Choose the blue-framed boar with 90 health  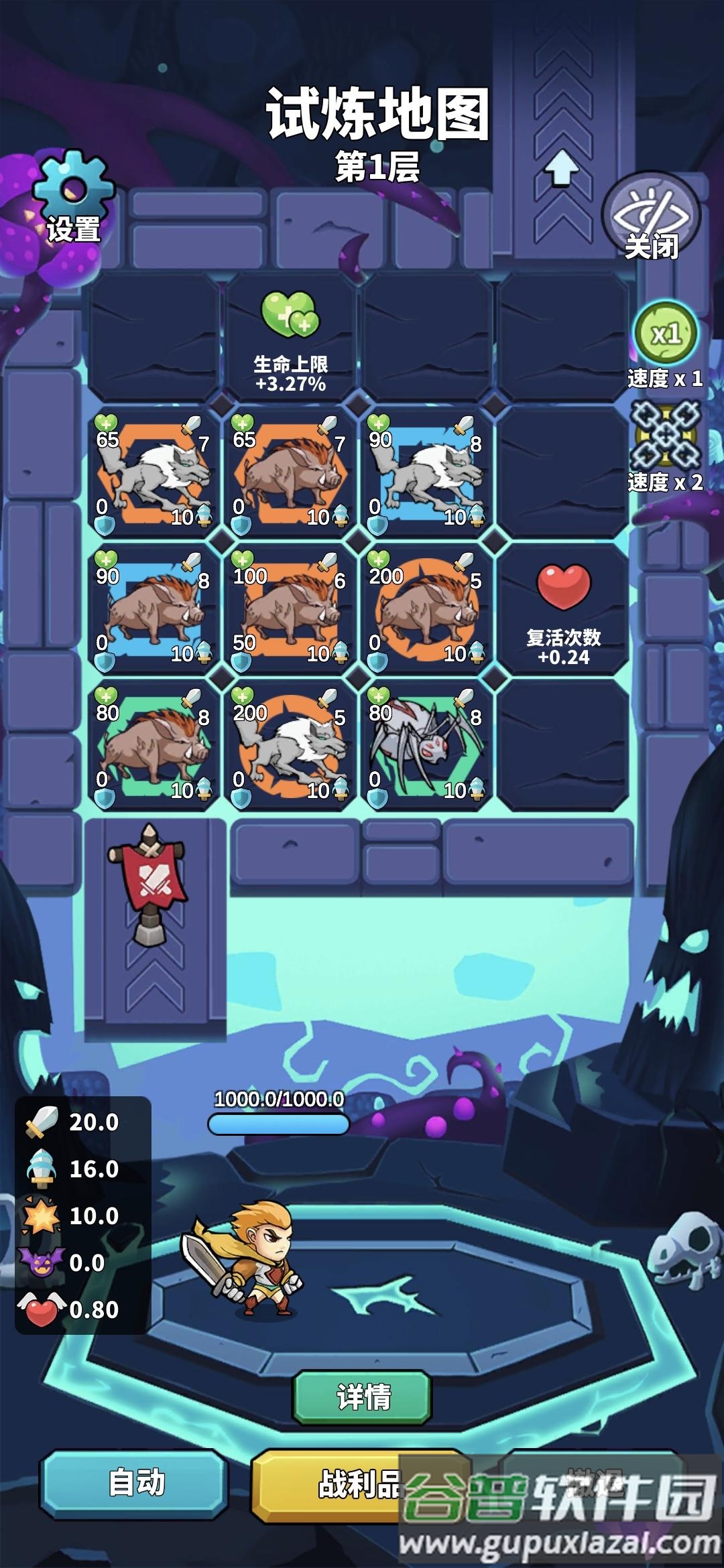154,608
